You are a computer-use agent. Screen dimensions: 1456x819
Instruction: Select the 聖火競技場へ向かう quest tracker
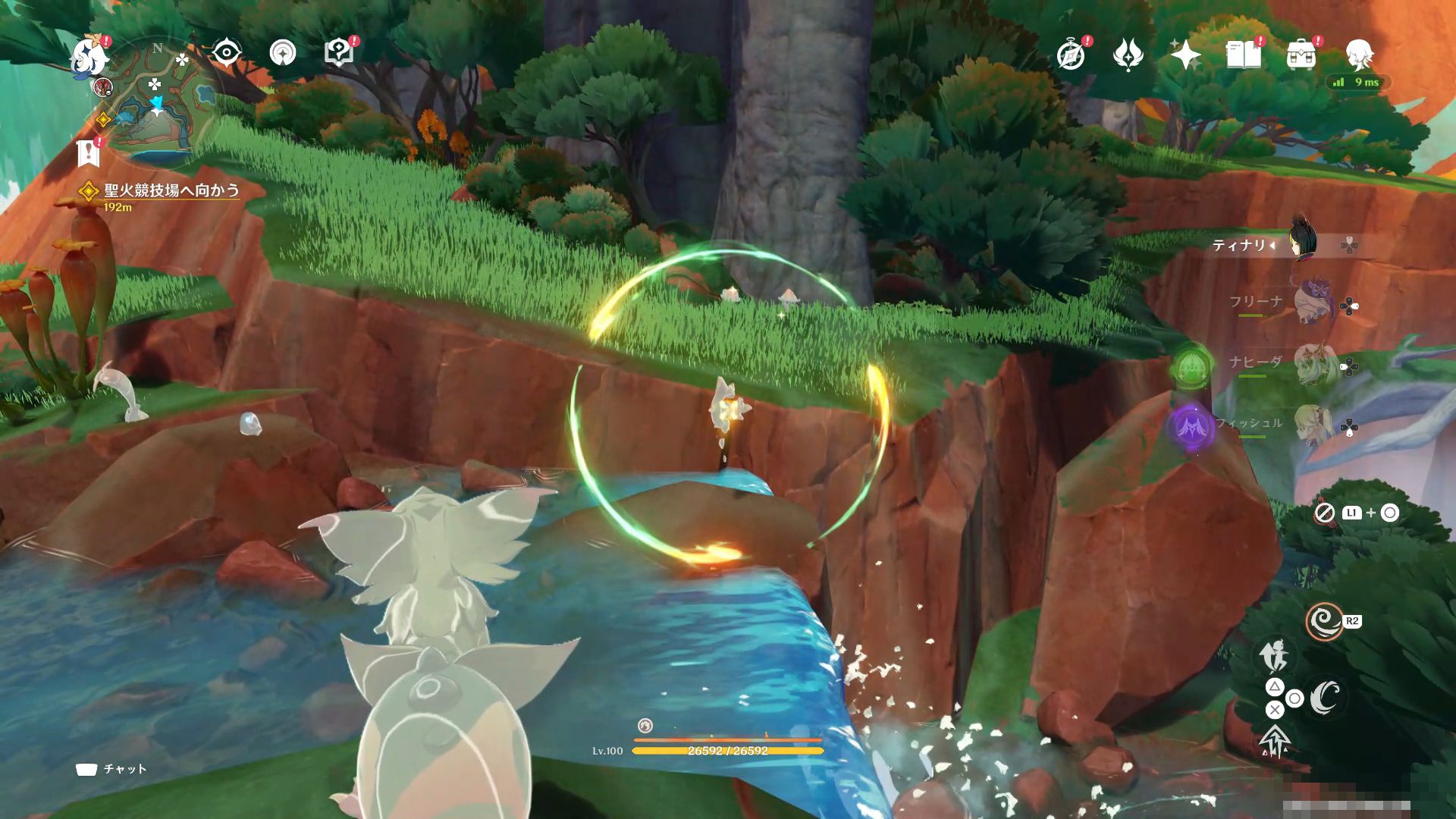pos(171,190)
